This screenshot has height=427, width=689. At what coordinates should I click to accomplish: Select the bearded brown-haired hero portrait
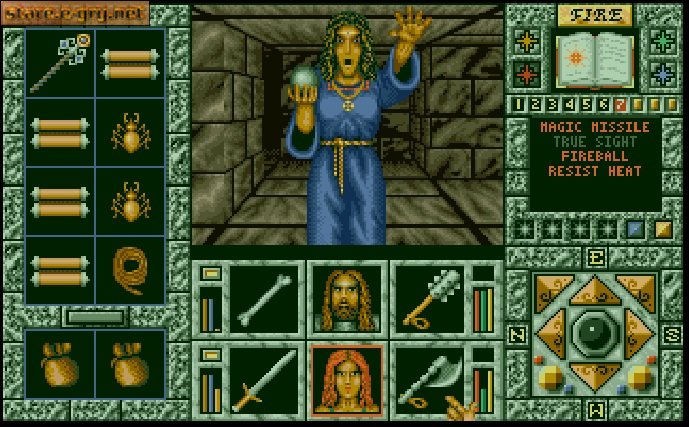pos(346,297)
